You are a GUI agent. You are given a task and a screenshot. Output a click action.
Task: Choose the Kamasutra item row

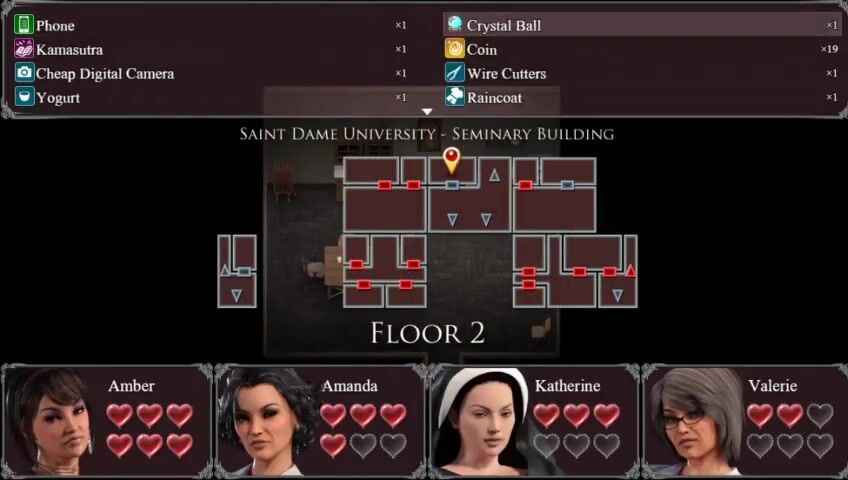210,49
